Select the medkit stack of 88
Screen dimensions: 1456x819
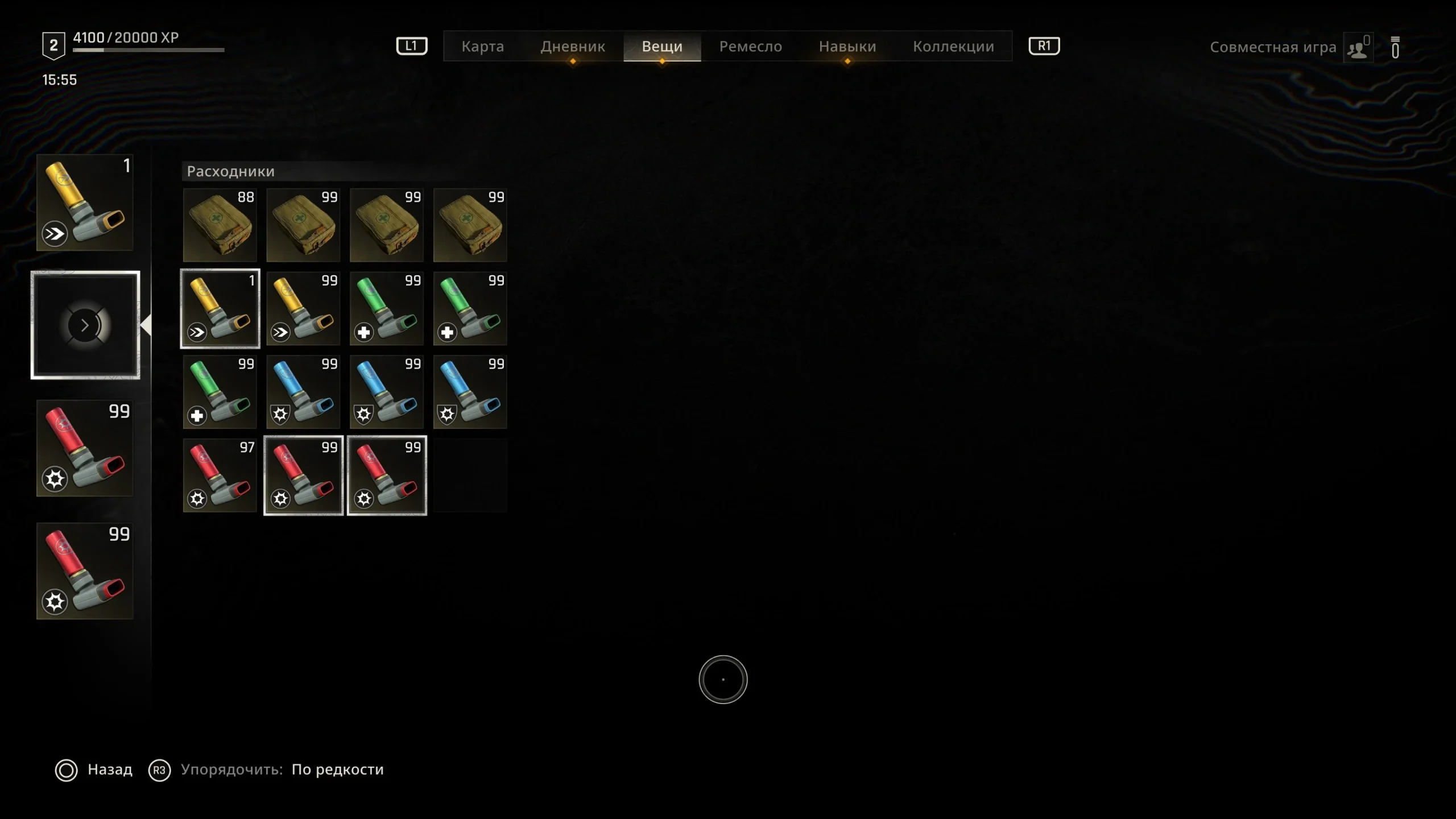click(220, 225)
